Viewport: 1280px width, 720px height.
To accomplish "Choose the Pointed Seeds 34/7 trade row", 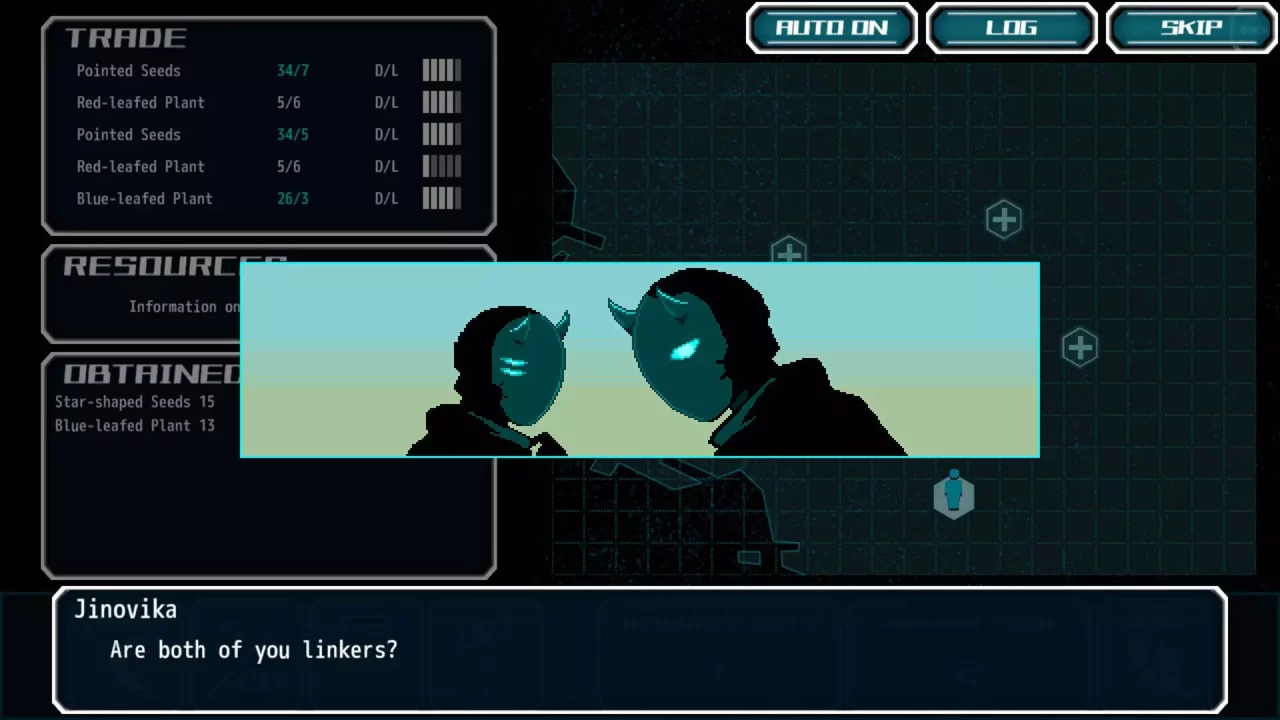I will pos(268,70).
